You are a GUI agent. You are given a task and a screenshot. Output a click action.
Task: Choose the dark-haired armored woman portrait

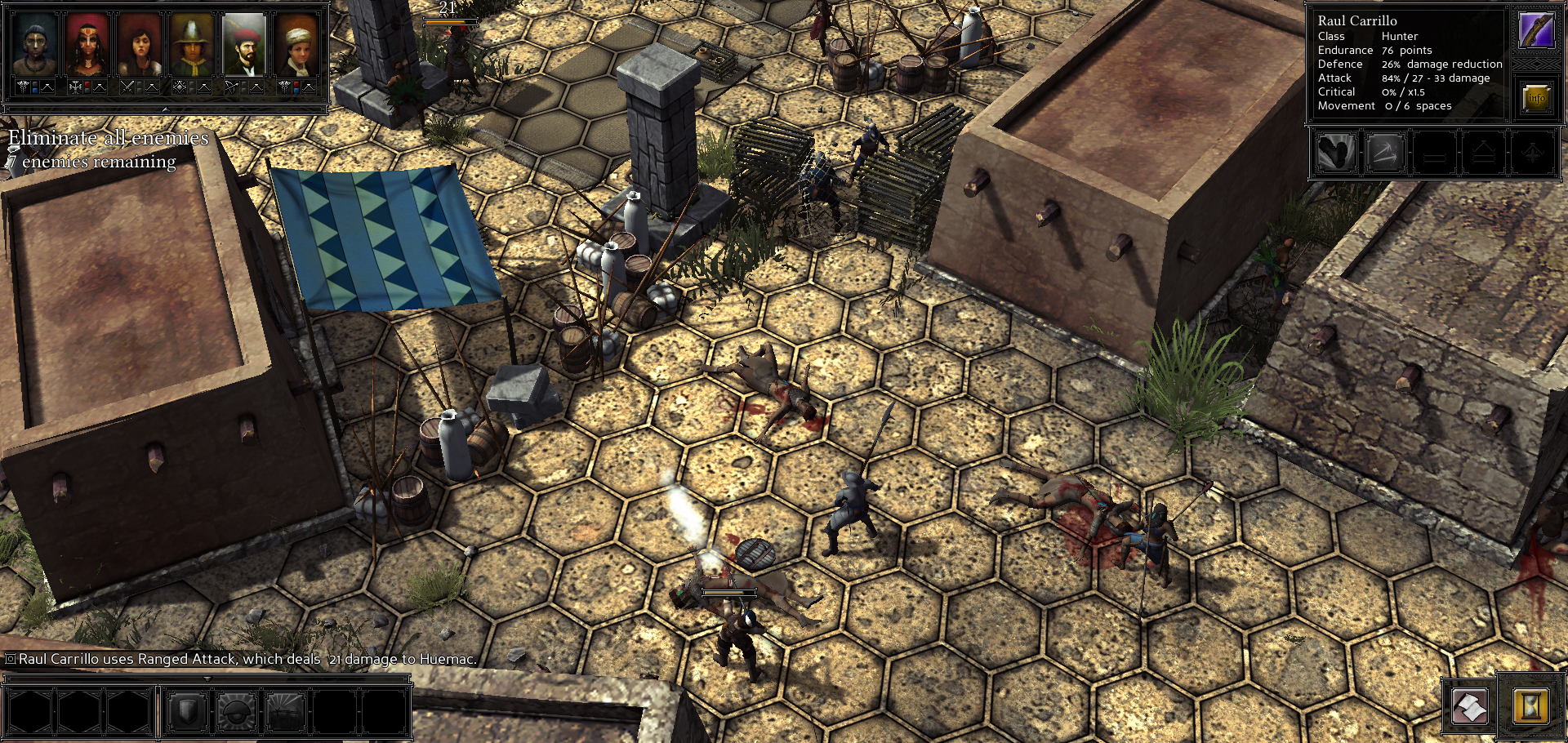(x=140, y=45)
